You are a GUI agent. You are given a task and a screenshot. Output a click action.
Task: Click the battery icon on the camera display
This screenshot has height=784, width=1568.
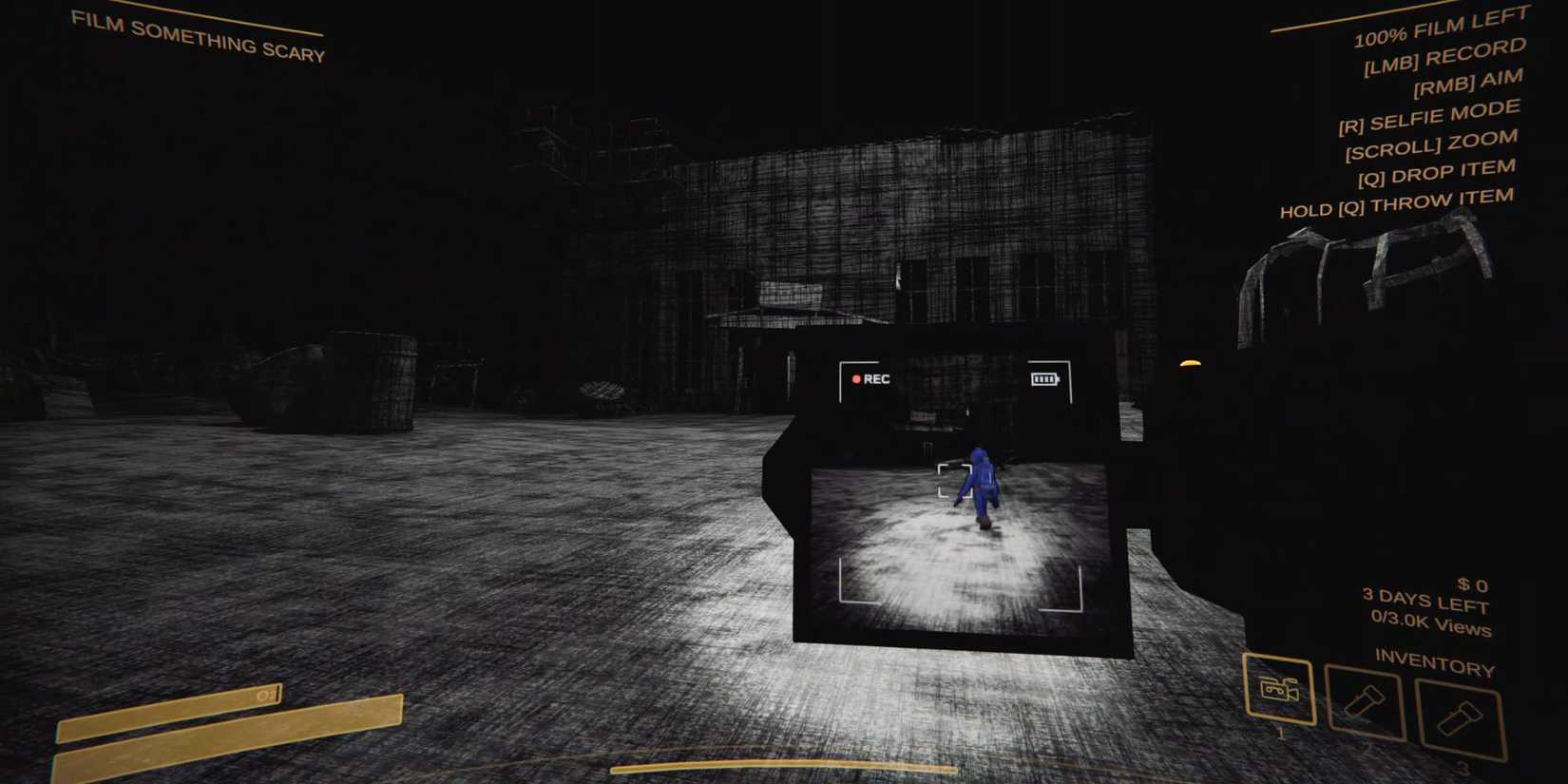tap(1047, 379)
